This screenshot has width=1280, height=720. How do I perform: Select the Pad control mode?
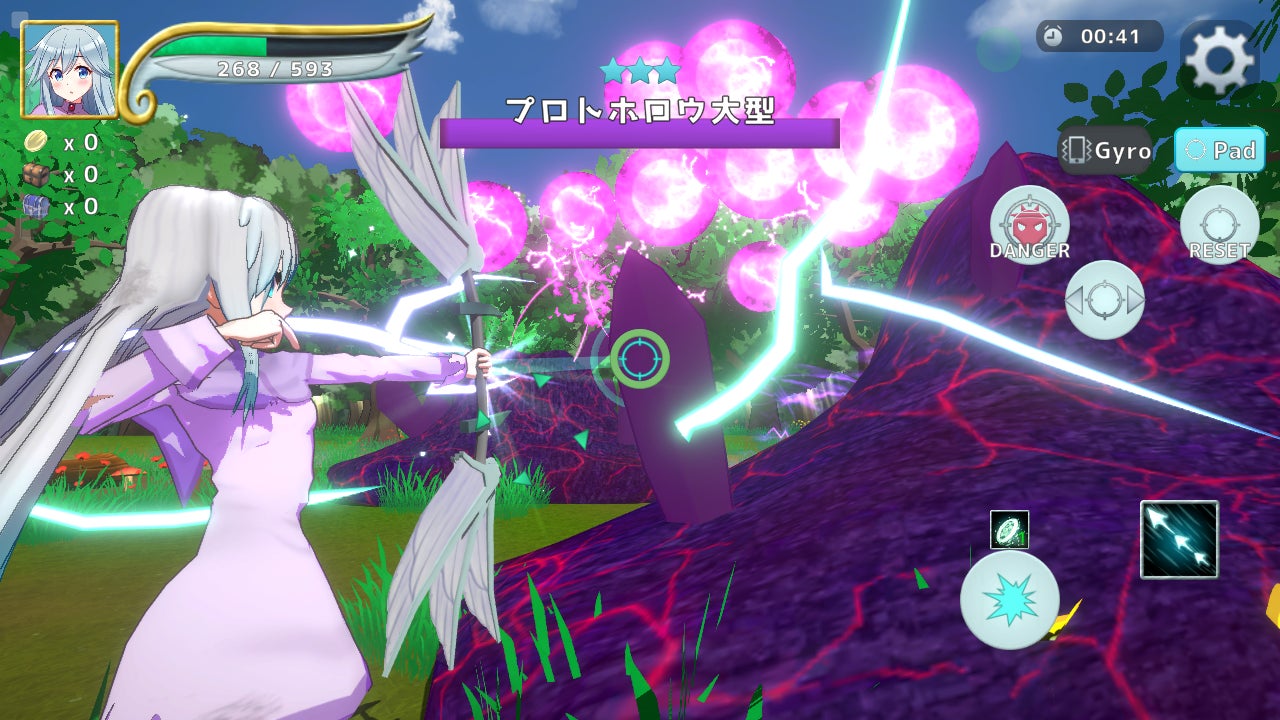[1219, 151]
